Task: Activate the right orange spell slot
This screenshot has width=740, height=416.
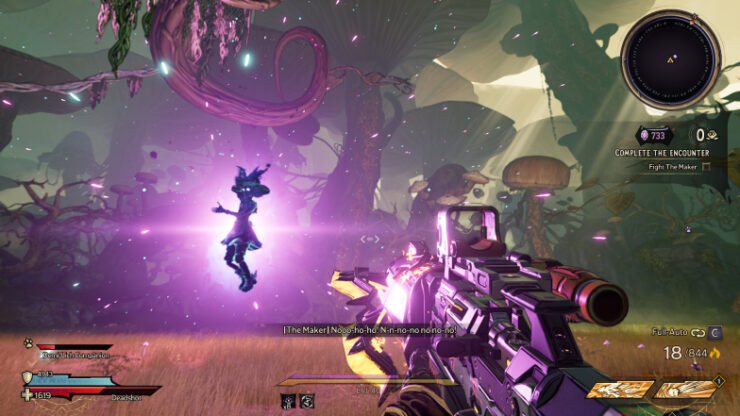Action: click(684, 390)
